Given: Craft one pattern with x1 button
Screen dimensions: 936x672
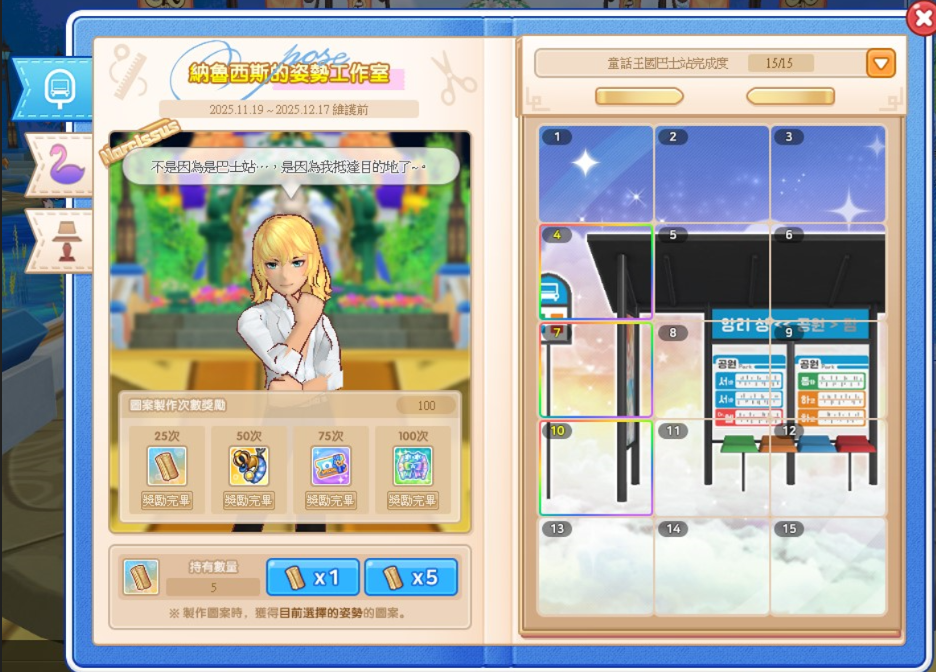Looking at the screenshot, I should tap(314, 577).
